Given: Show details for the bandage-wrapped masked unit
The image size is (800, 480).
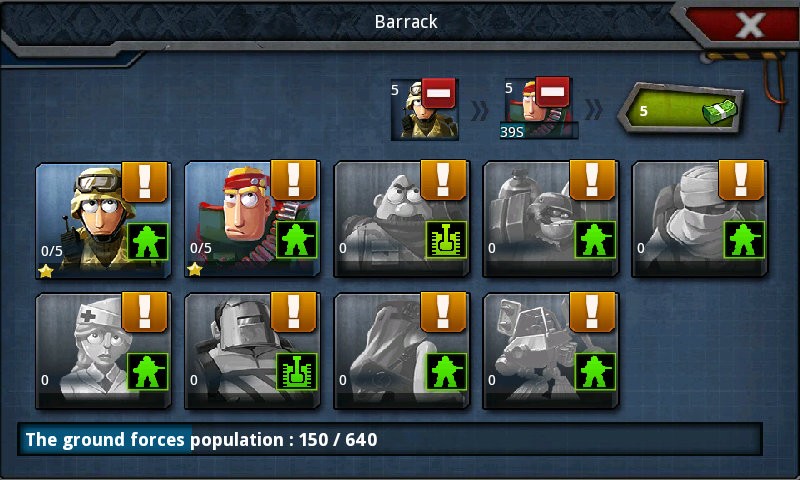Looking at the screenshot, I should click(x=742, y=180).
